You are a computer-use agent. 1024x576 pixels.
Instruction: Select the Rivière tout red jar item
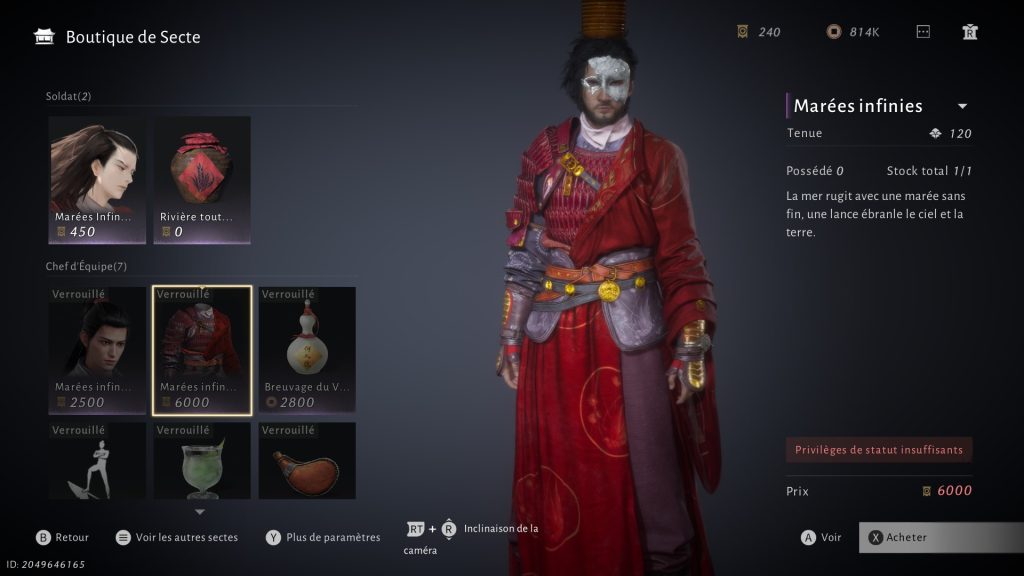click(x=202, y=179)
